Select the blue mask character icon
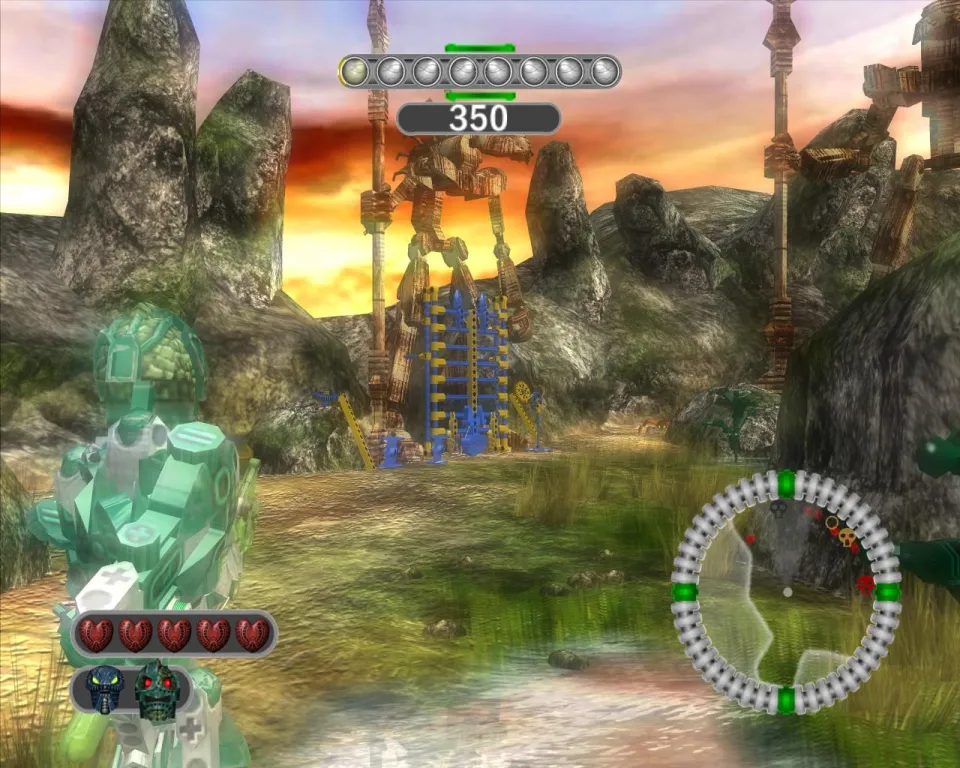960x768 pixels. tap(104, 690)
